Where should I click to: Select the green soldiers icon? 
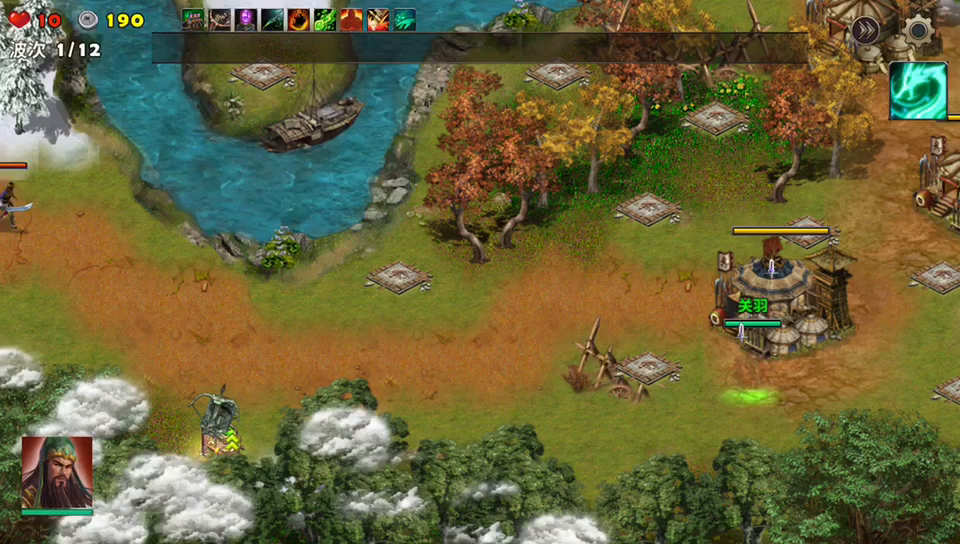point(193,20)
